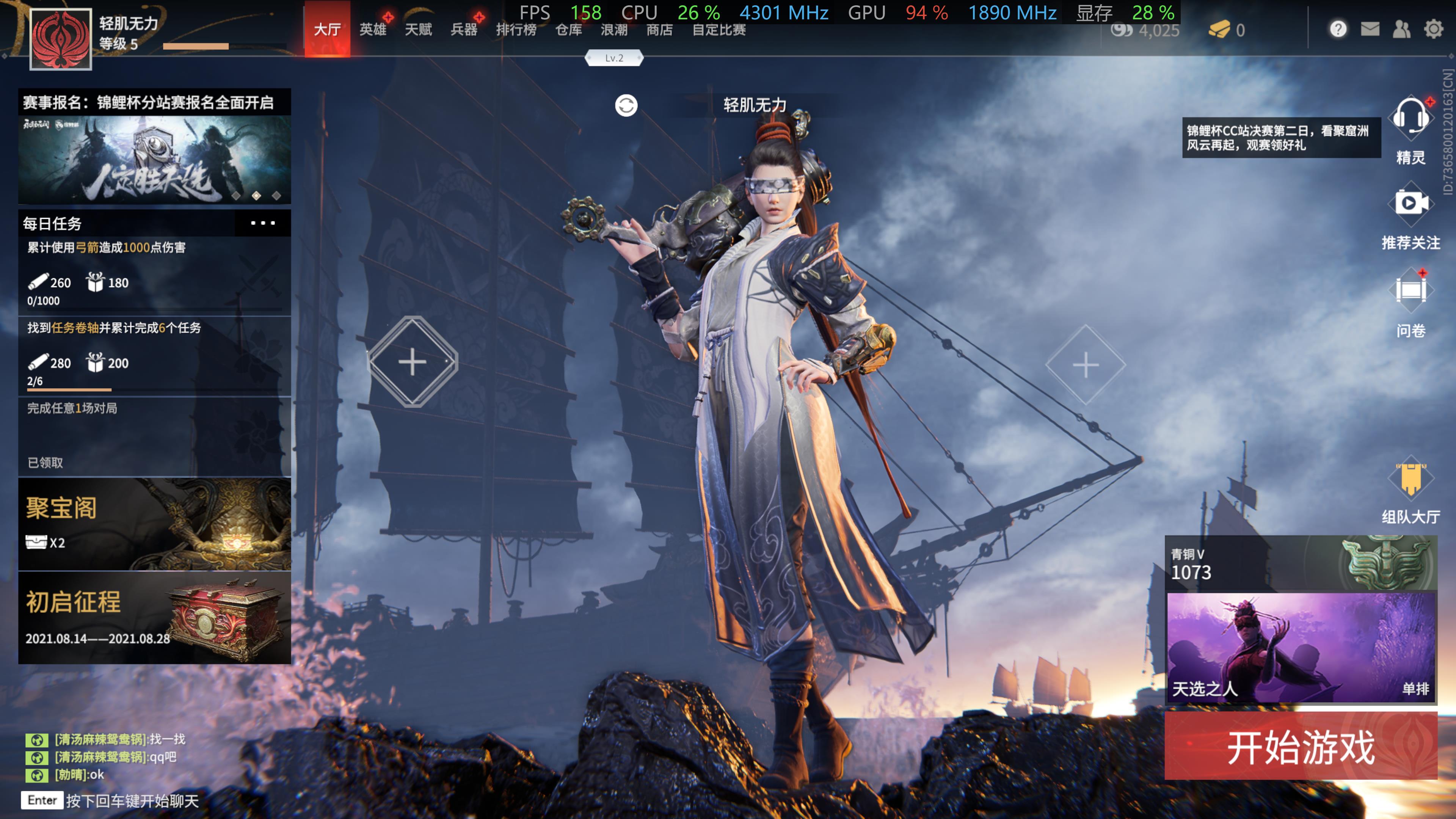This screenshot has height=819, width=1456.
Task: Go to the 兵器 weapons tab
Action: 464,30
